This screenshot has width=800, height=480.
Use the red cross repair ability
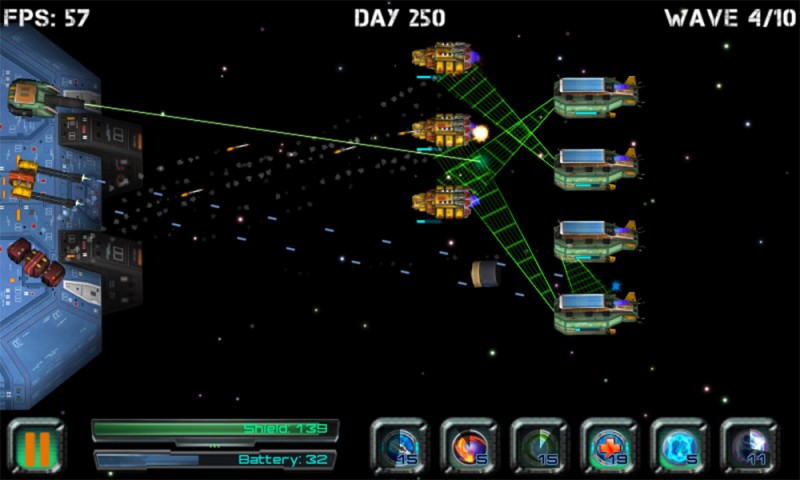(609, 446)
